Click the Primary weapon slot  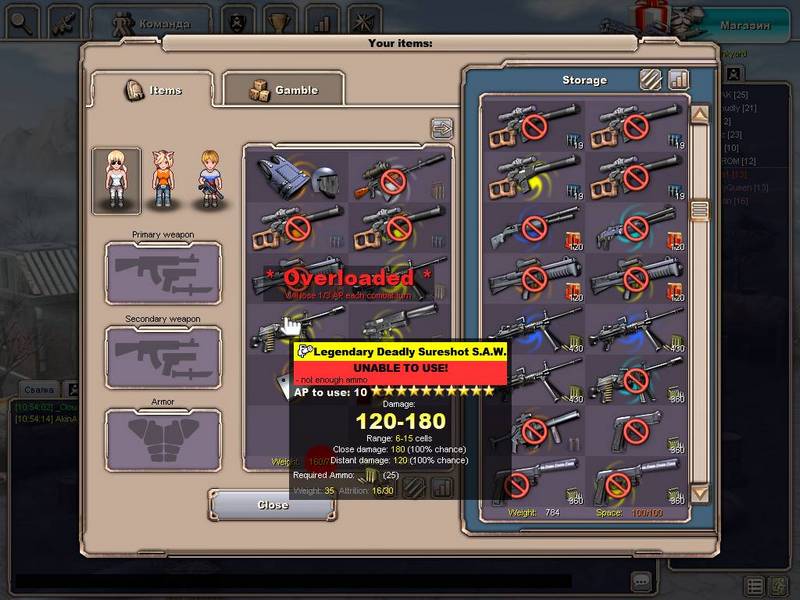163,272
